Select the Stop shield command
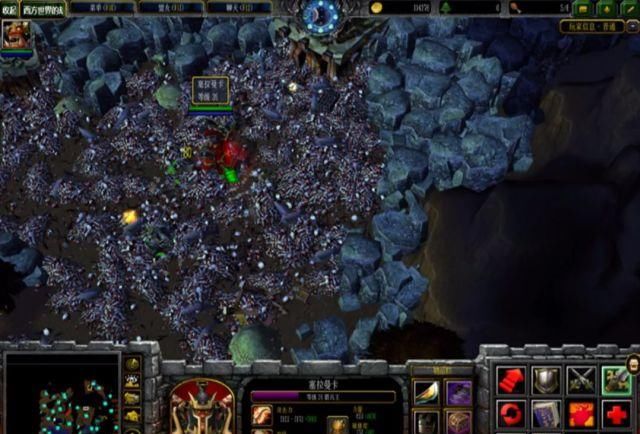640x434 pixels. [545, 379]
